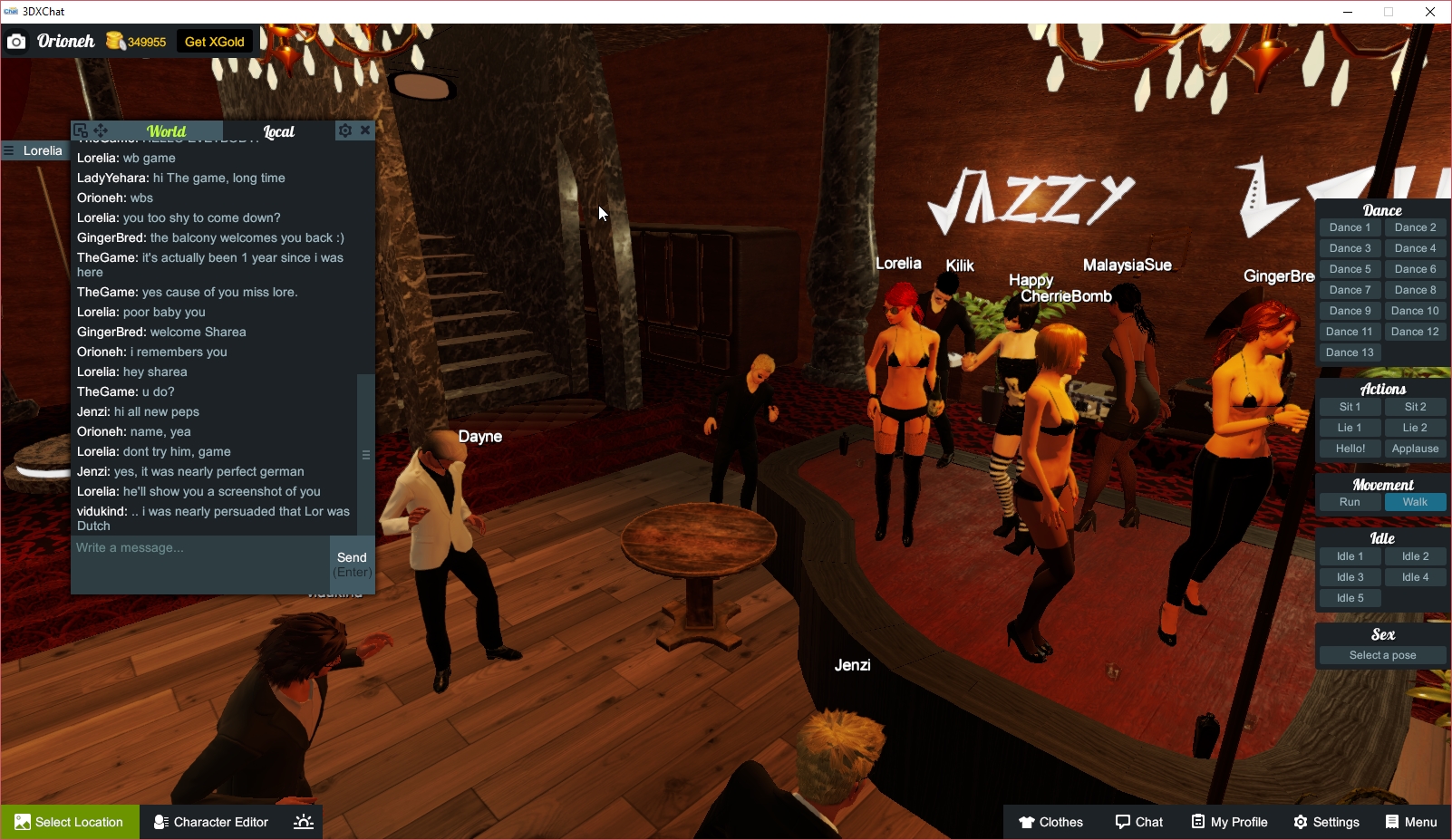This screenshot has width=1452, height=840.
Task: Open game Settings from bottom bar
Action: [x=1326, y=822]
